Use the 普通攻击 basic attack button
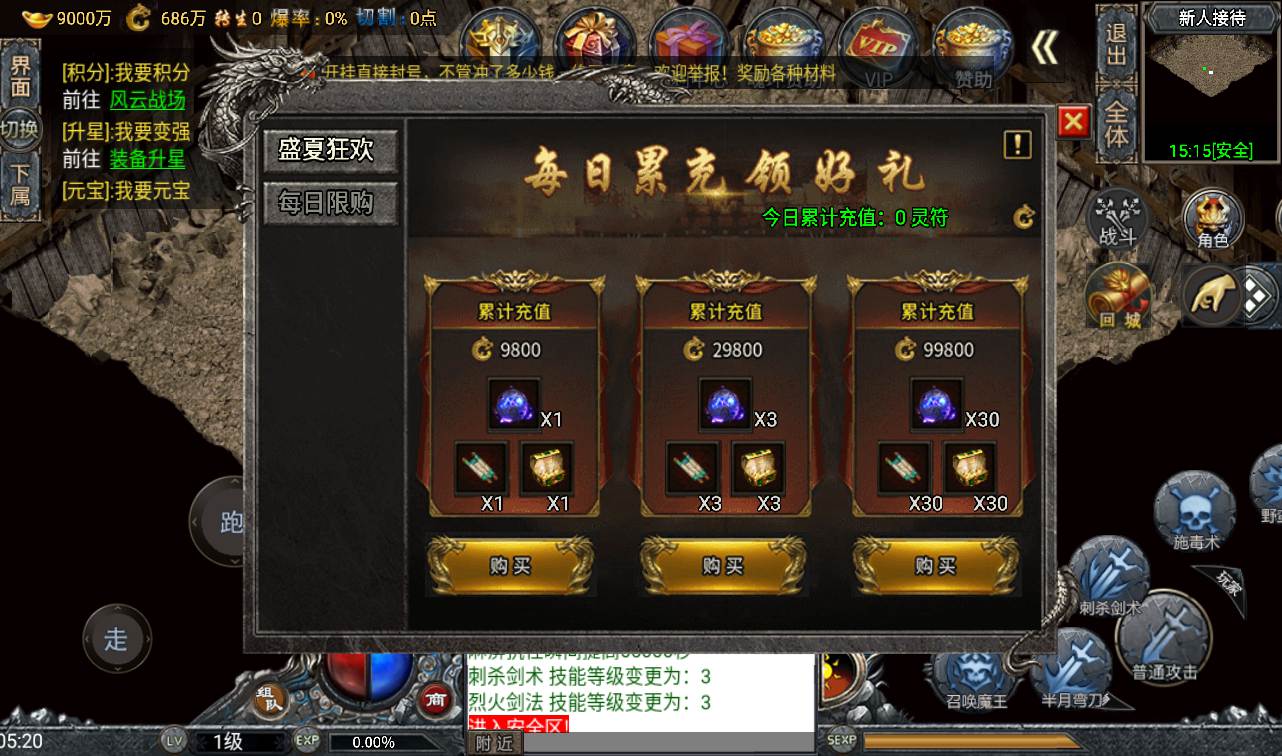The height and width of the screenshot is (756, 1282). [1164, 637]
